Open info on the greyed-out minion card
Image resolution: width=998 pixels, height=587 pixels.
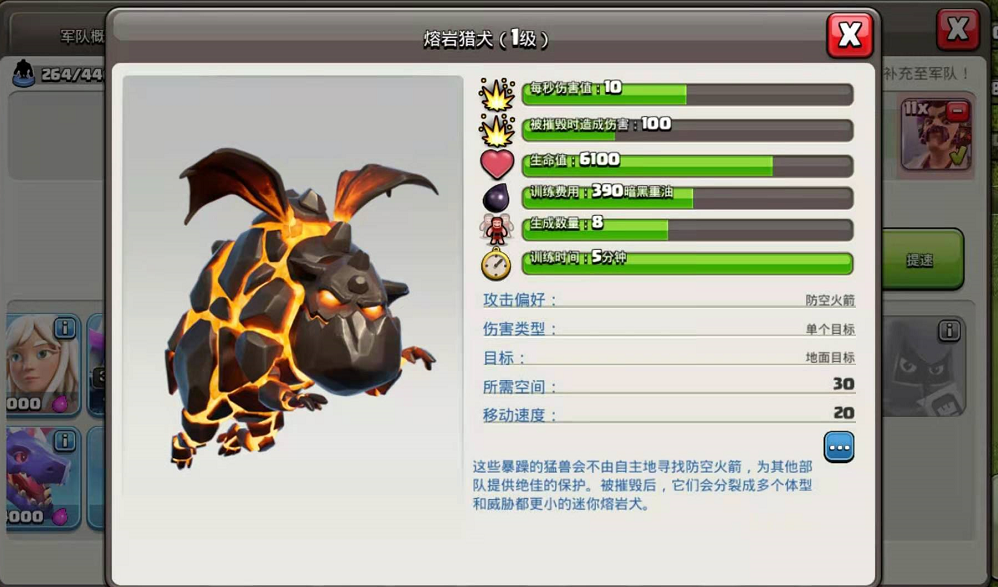[948, 330]
